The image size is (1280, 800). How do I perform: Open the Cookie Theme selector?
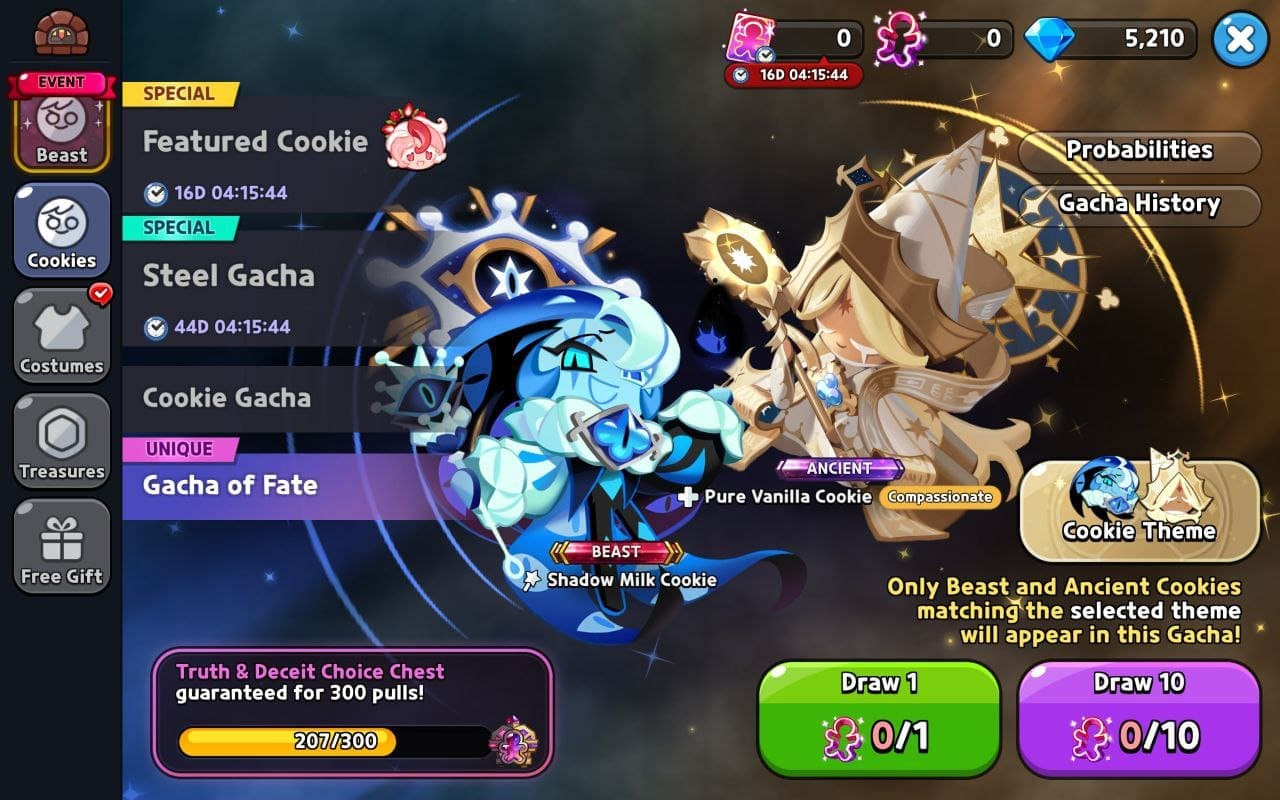pos(1139,510)
